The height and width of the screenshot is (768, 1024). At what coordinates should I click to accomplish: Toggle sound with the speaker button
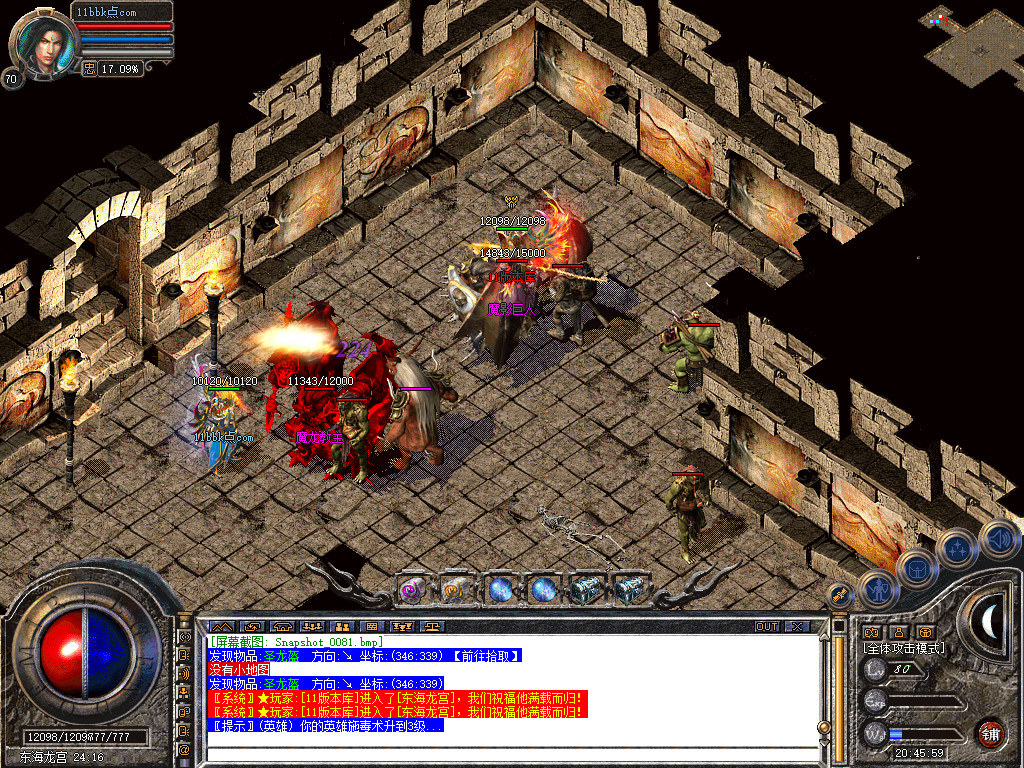(998, 539)
